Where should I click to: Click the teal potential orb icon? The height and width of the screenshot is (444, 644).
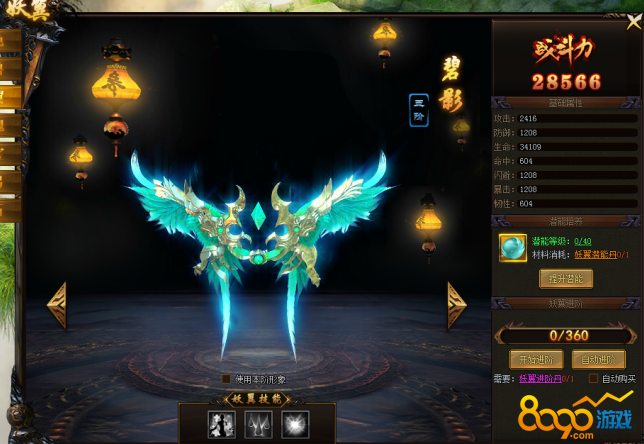click(x=513, y=247)
